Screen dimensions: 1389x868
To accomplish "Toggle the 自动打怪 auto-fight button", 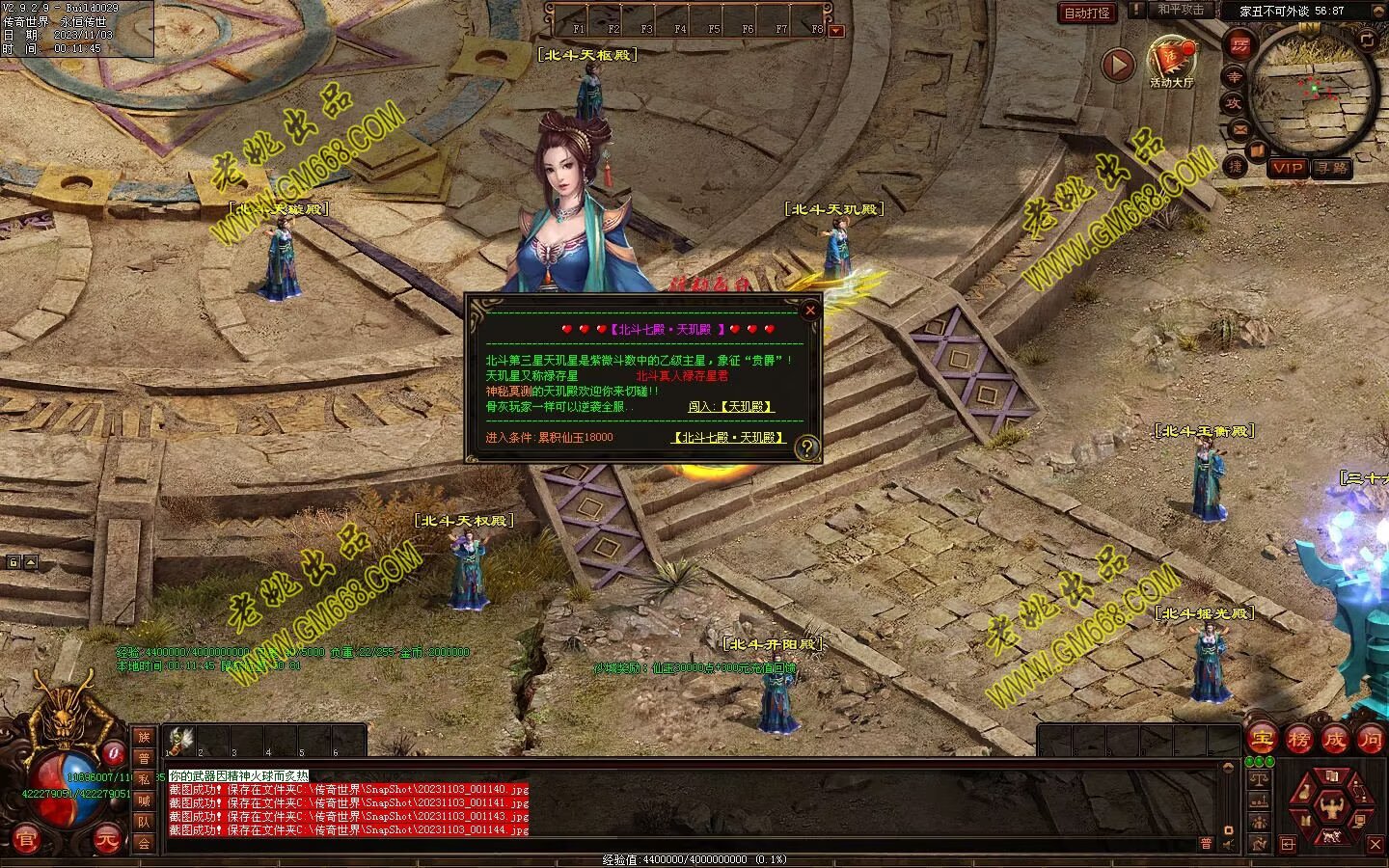I will [1086, 13].
